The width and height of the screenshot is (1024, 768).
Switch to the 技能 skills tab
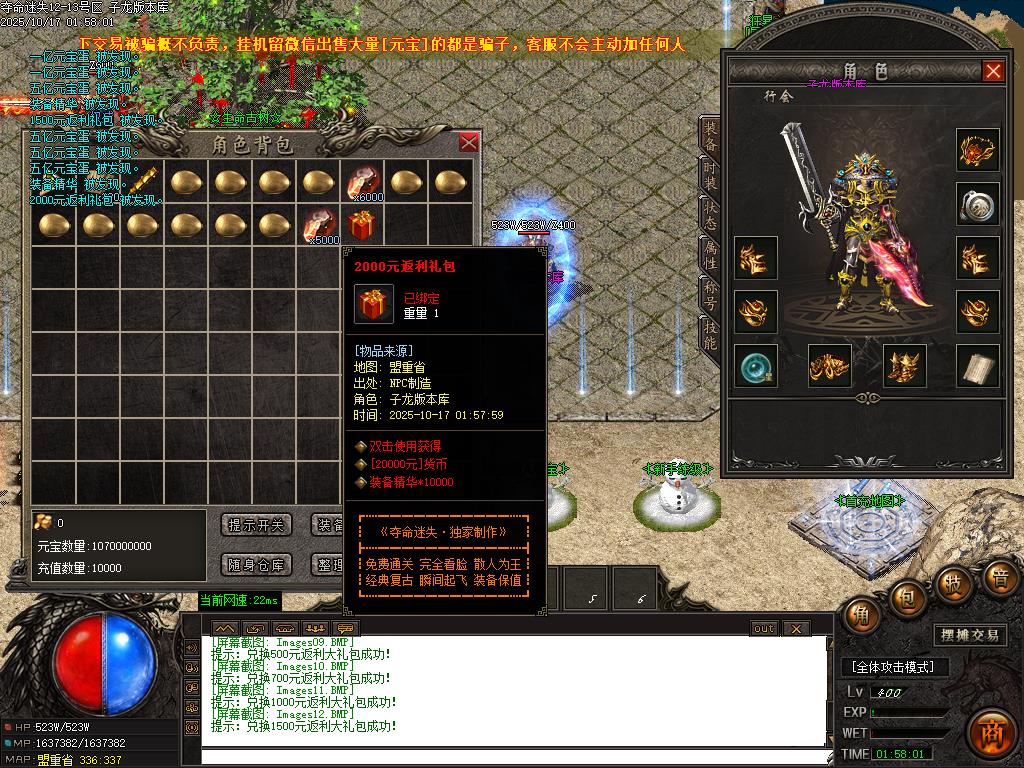(709, 337)
